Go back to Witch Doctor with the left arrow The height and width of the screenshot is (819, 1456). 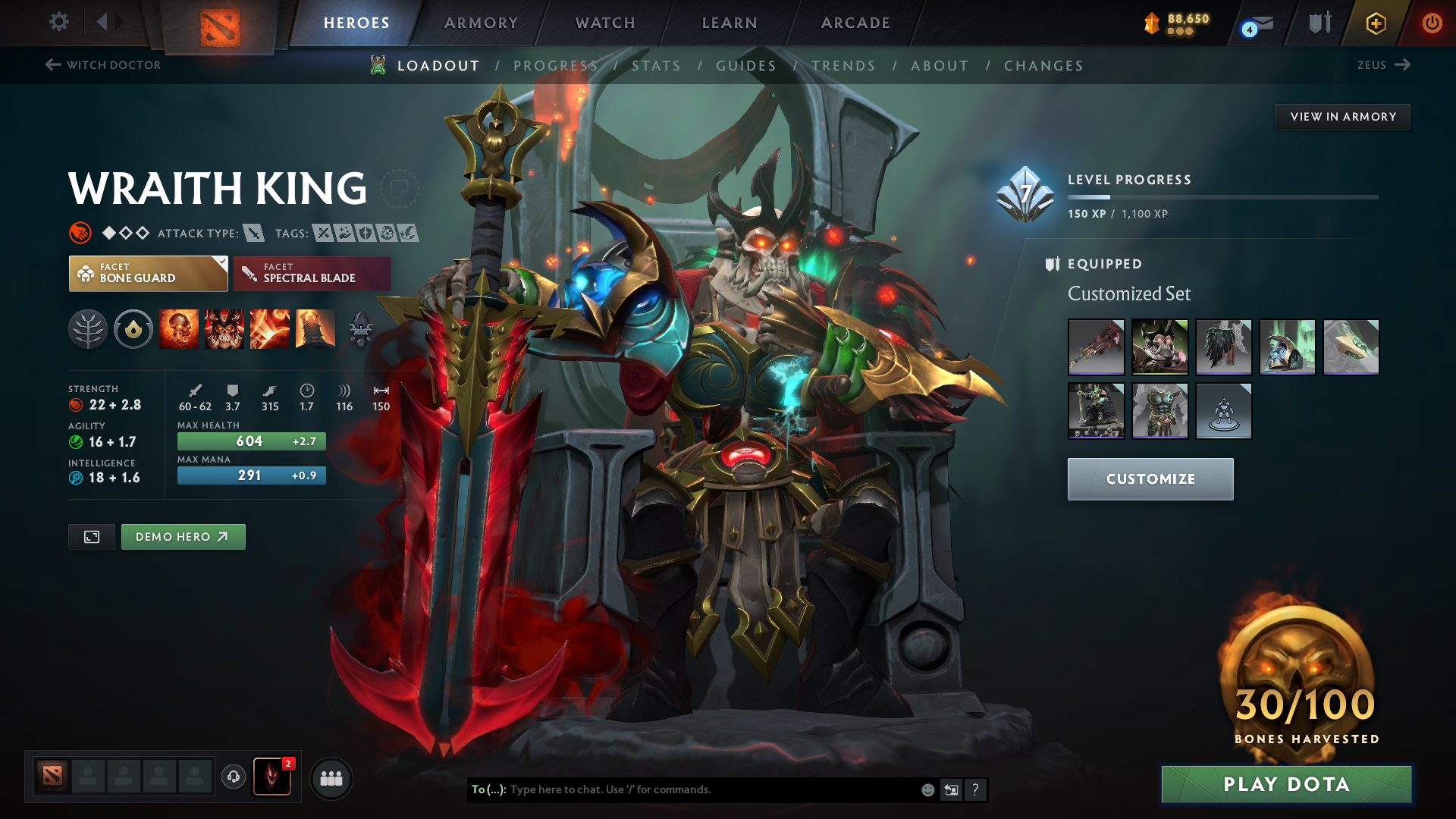point(52,65)
